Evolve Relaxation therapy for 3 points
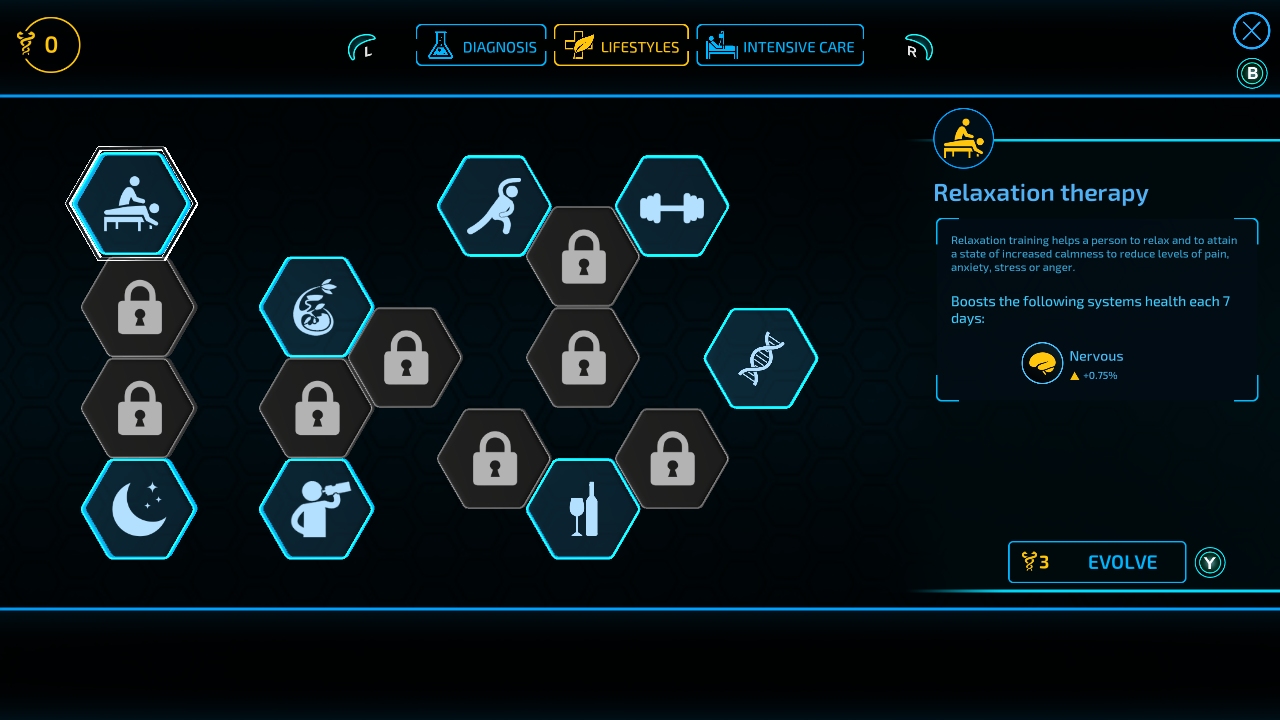This screenshot has height=720, width=1280. (x=1097, y=562)
